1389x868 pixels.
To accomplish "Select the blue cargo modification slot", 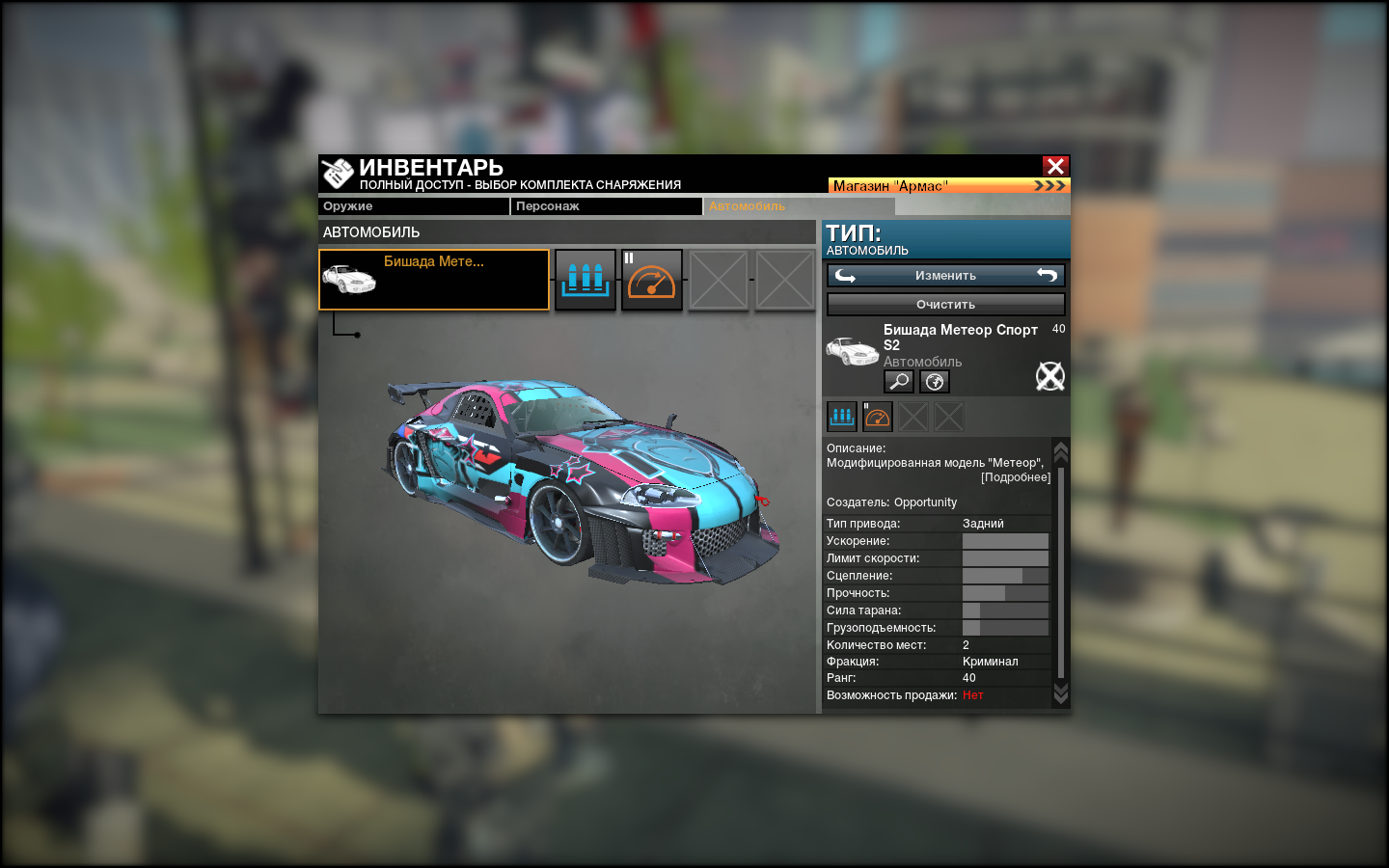I will click(586, 280).
